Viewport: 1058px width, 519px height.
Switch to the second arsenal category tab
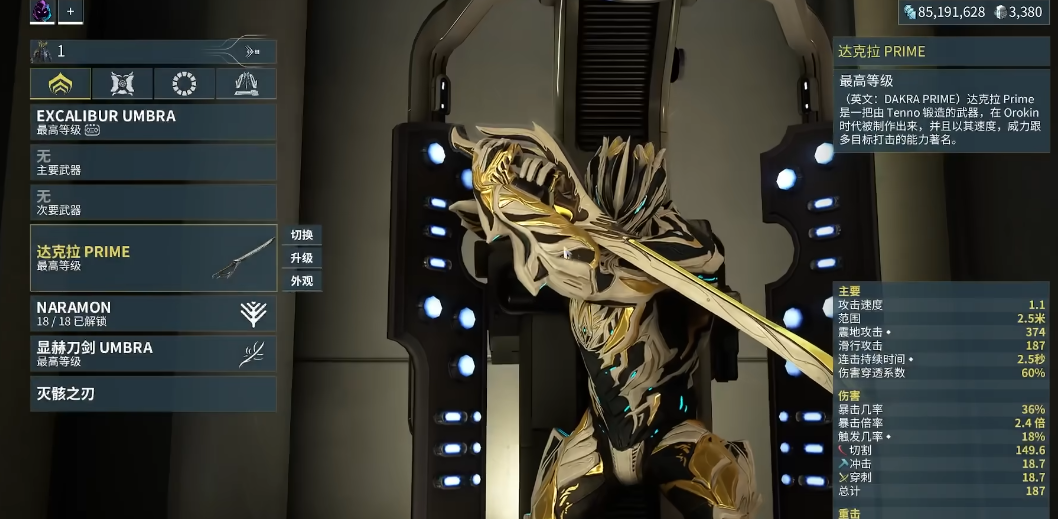(x=123, y=84)
